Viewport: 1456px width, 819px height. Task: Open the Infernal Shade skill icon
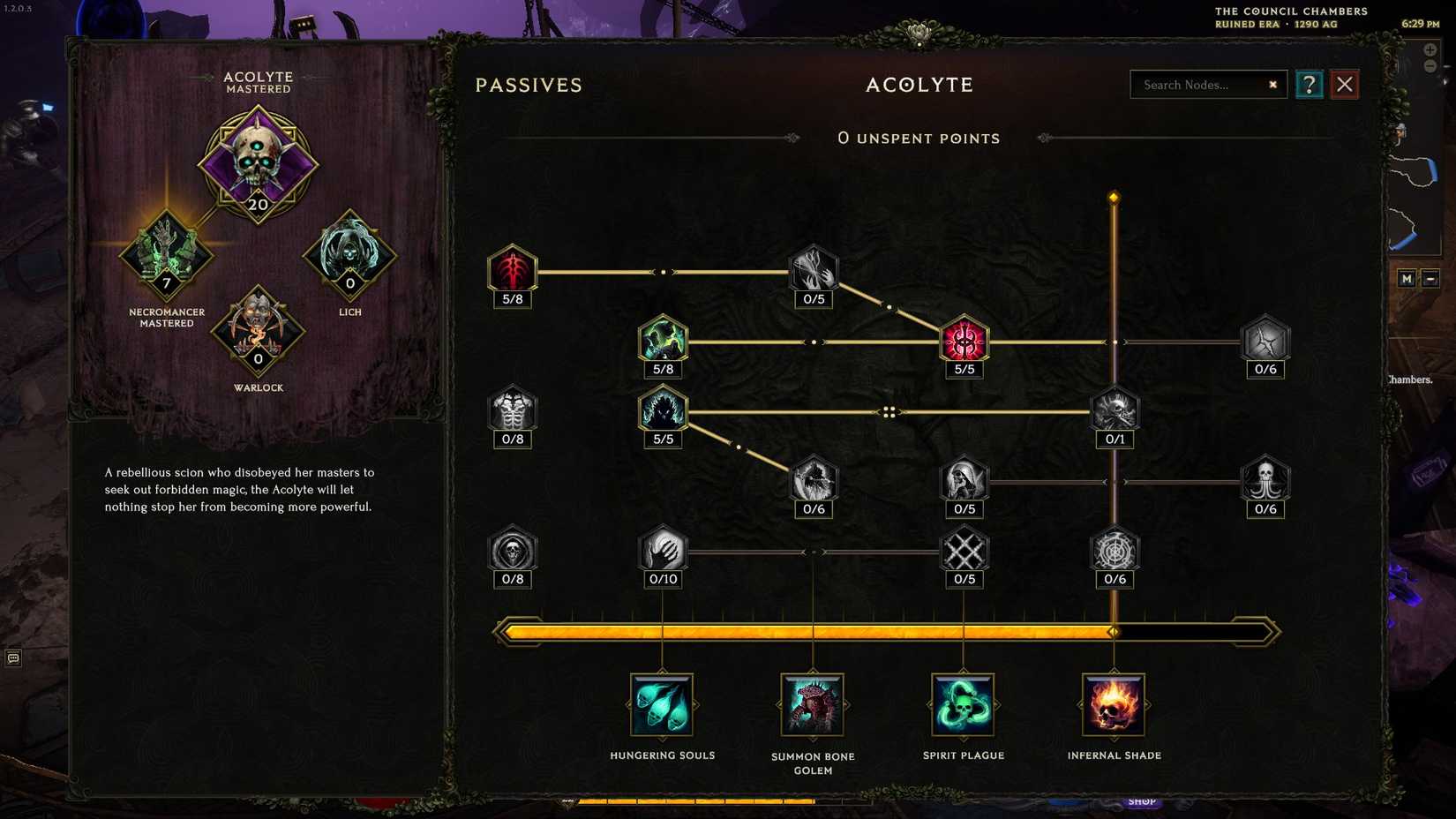(1114, 706)
